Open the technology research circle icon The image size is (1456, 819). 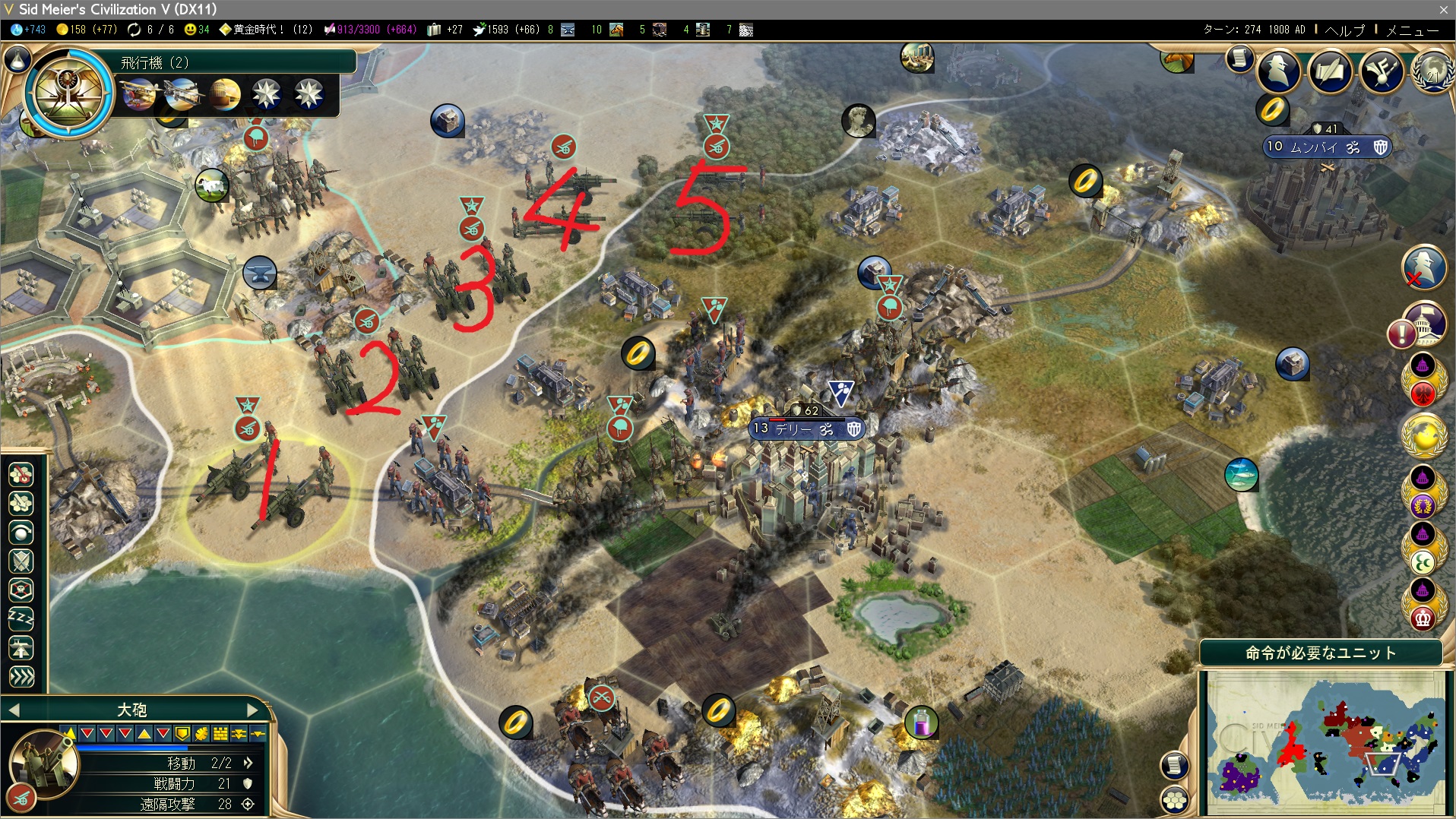tap(68, 93)
